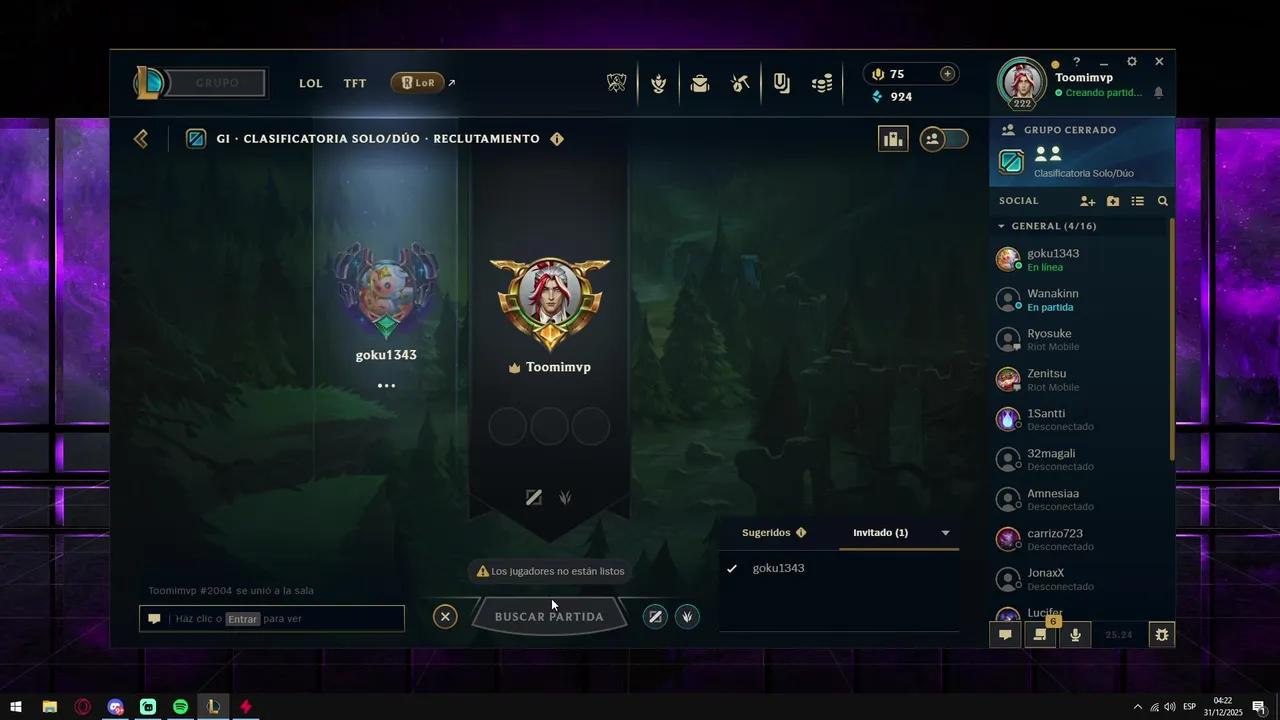Open the missions notification icon with badge 6

[1040, 634]
